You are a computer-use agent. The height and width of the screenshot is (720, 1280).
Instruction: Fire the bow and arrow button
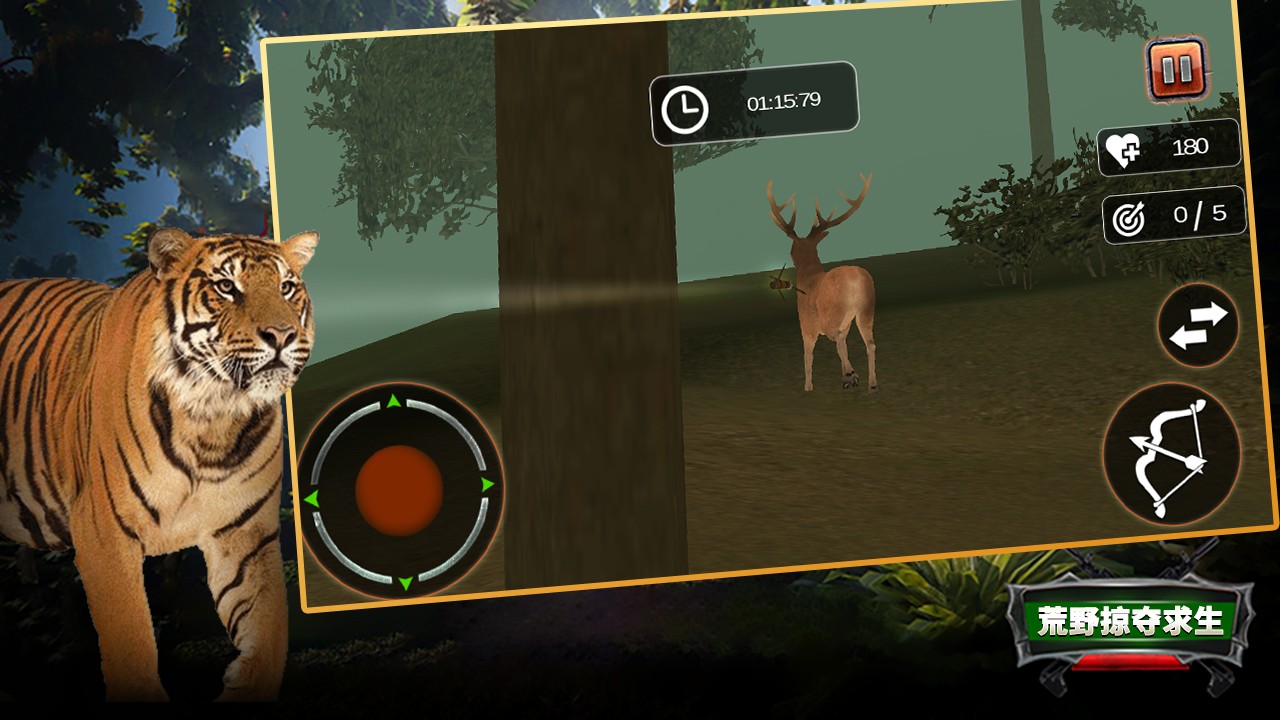coord(1171,455)
